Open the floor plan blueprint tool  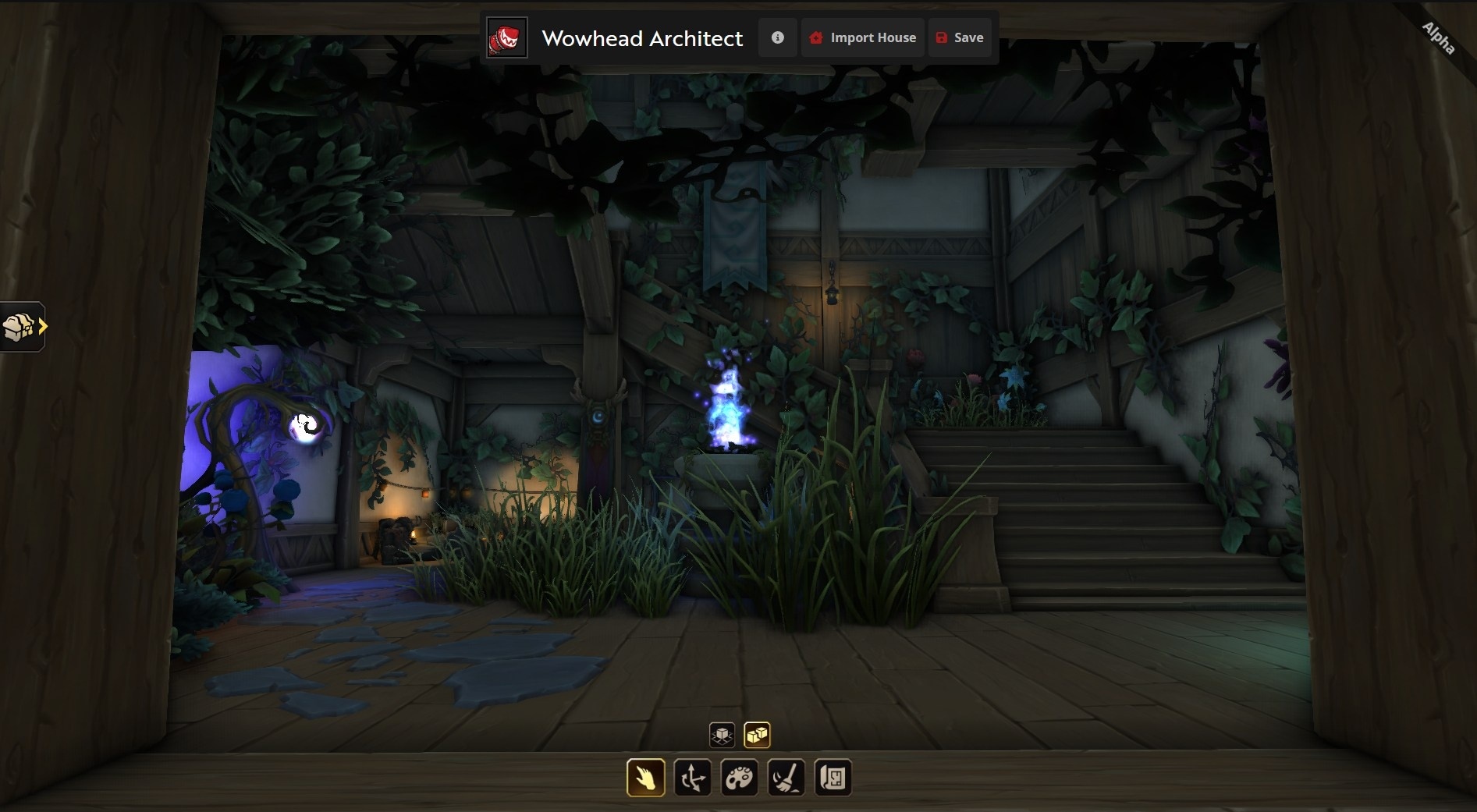click(x=833, y=778)
